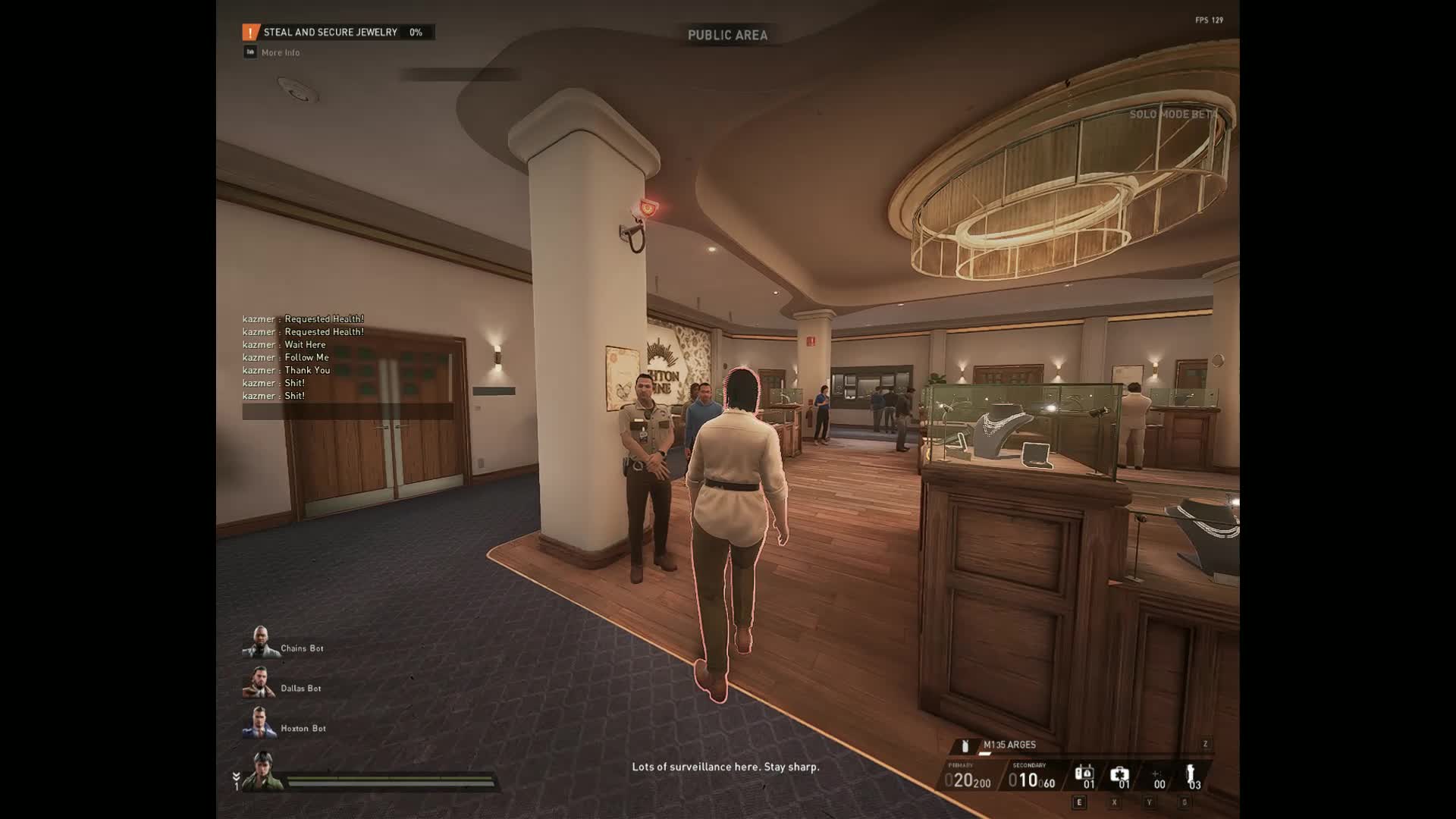Viewport: 1456px width, 819px height.
Task: Select the Hoxton Bot teammate portrait
Action: pyautogui.click(x=259, y=723)
